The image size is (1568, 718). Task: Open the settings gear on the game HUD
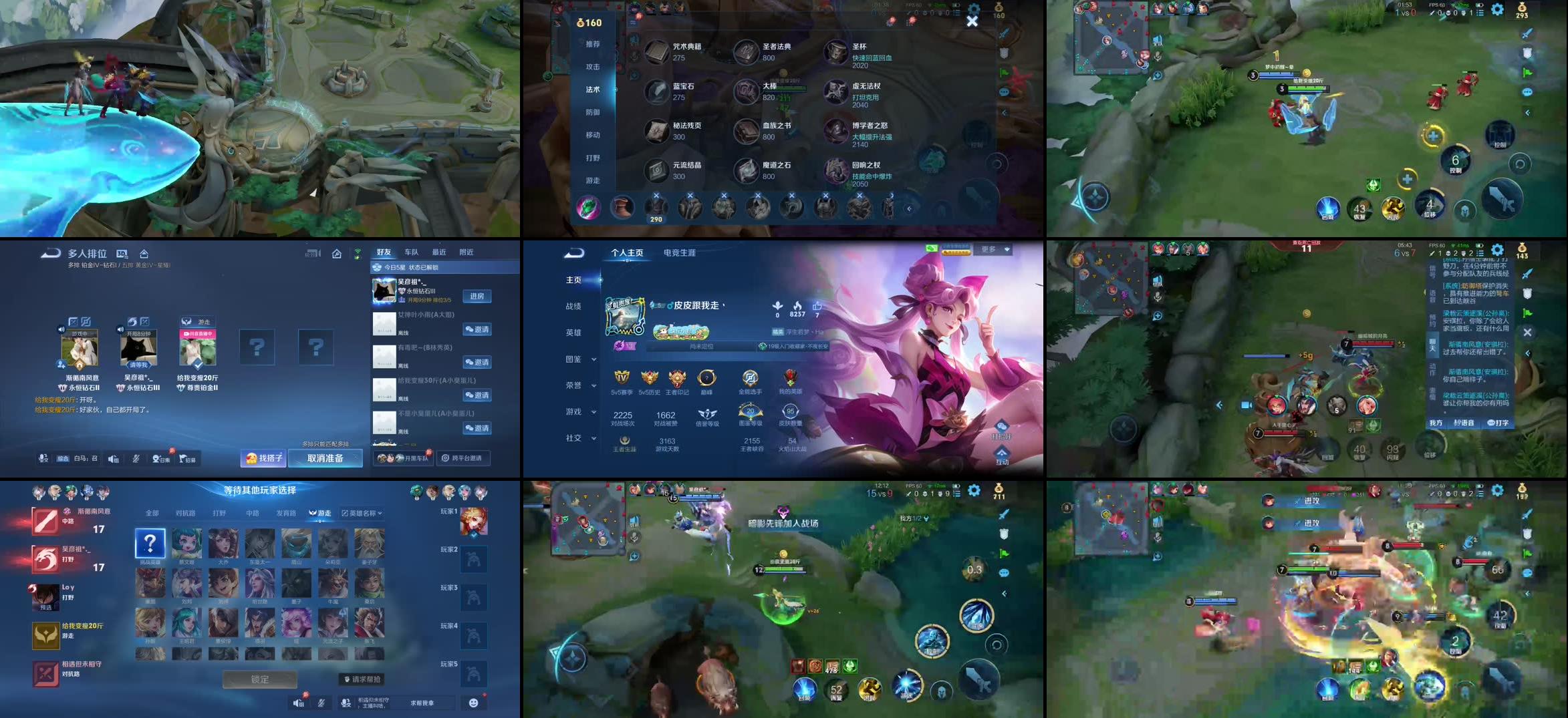tap(1498, 9)
